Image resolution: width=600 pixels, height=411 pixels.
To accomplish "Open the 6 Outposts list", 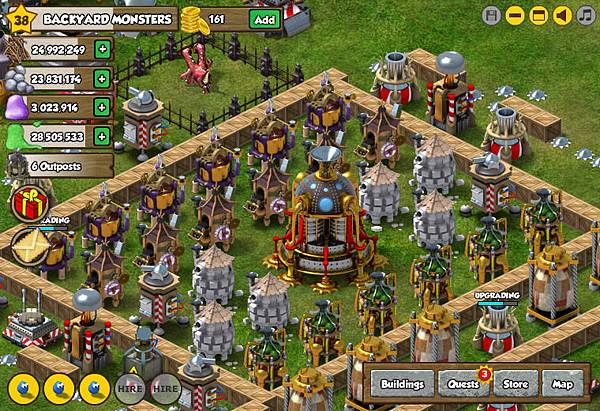I will [55, 165].
